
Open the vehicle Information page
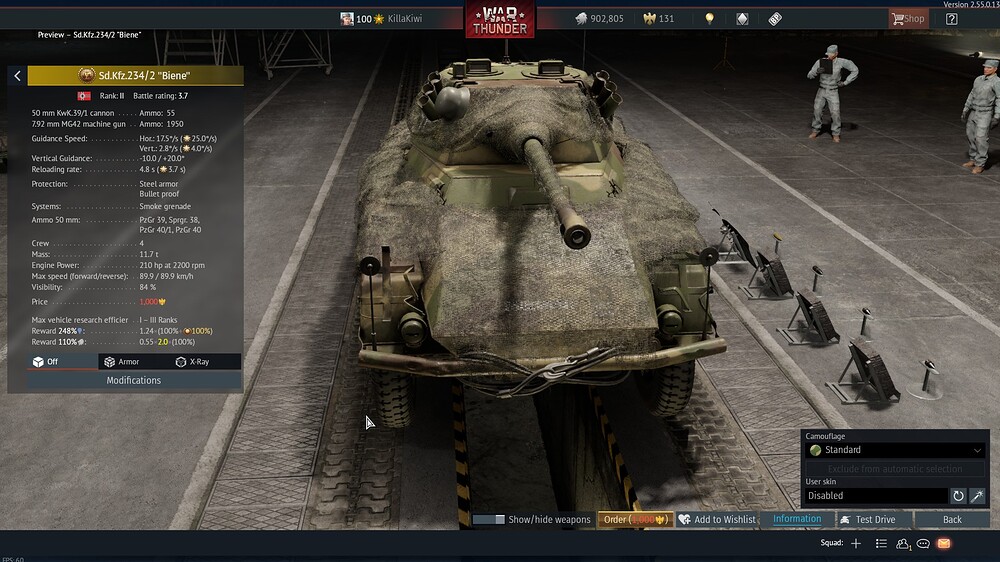point(797,520)
